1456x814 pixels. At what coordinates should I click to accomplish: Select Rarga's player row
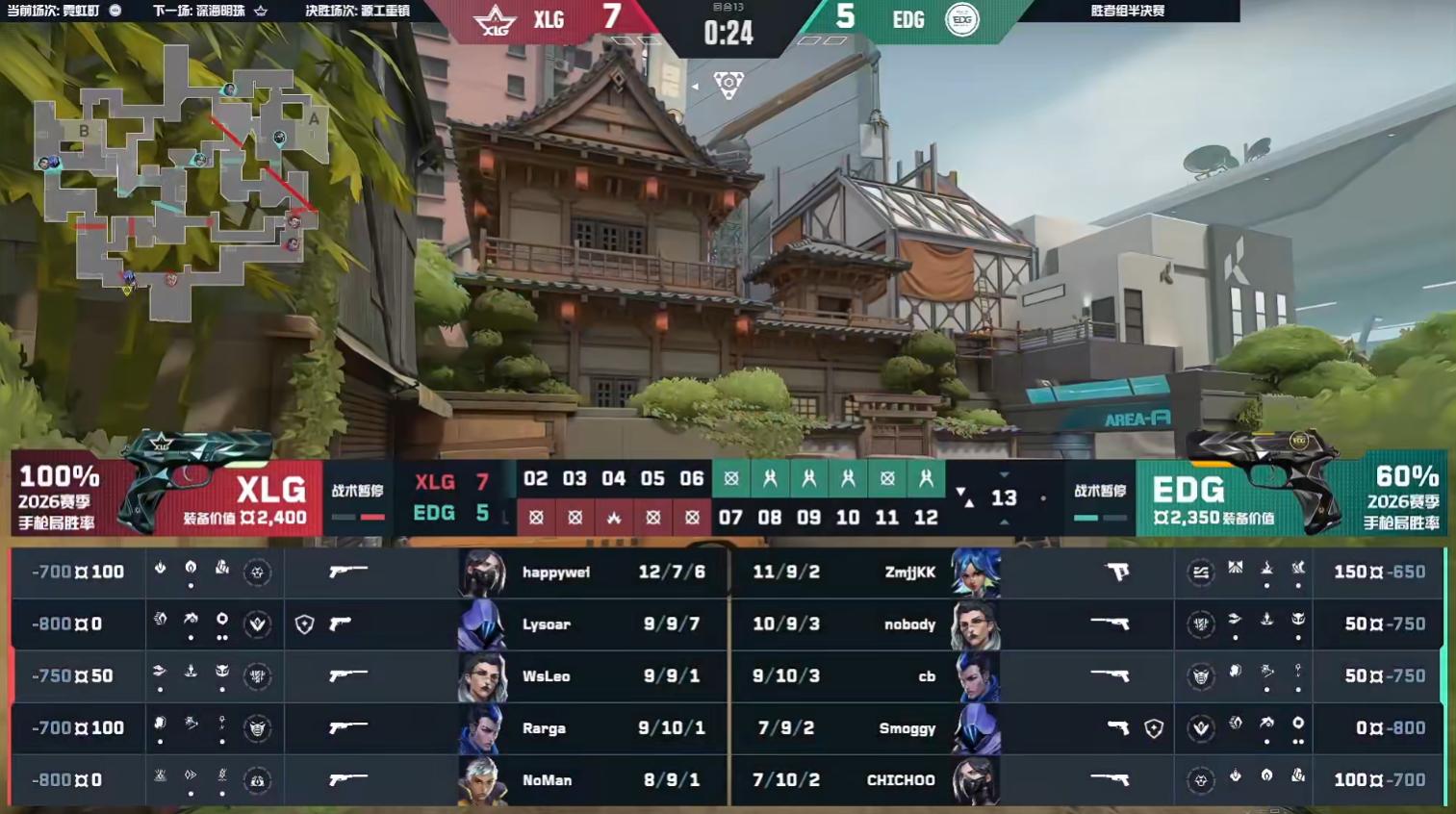point(544,728)
